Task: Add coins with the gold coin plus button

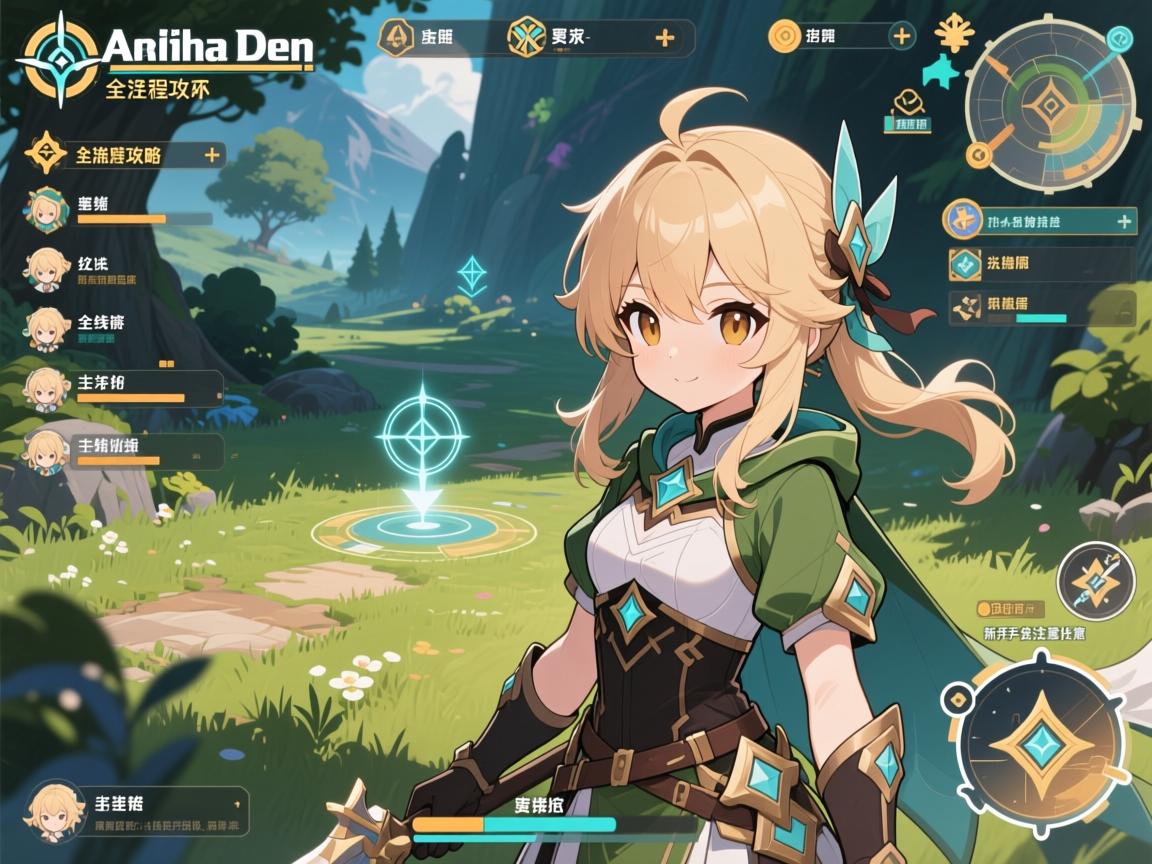Action: pyautogui.click(x=901, y=37)
